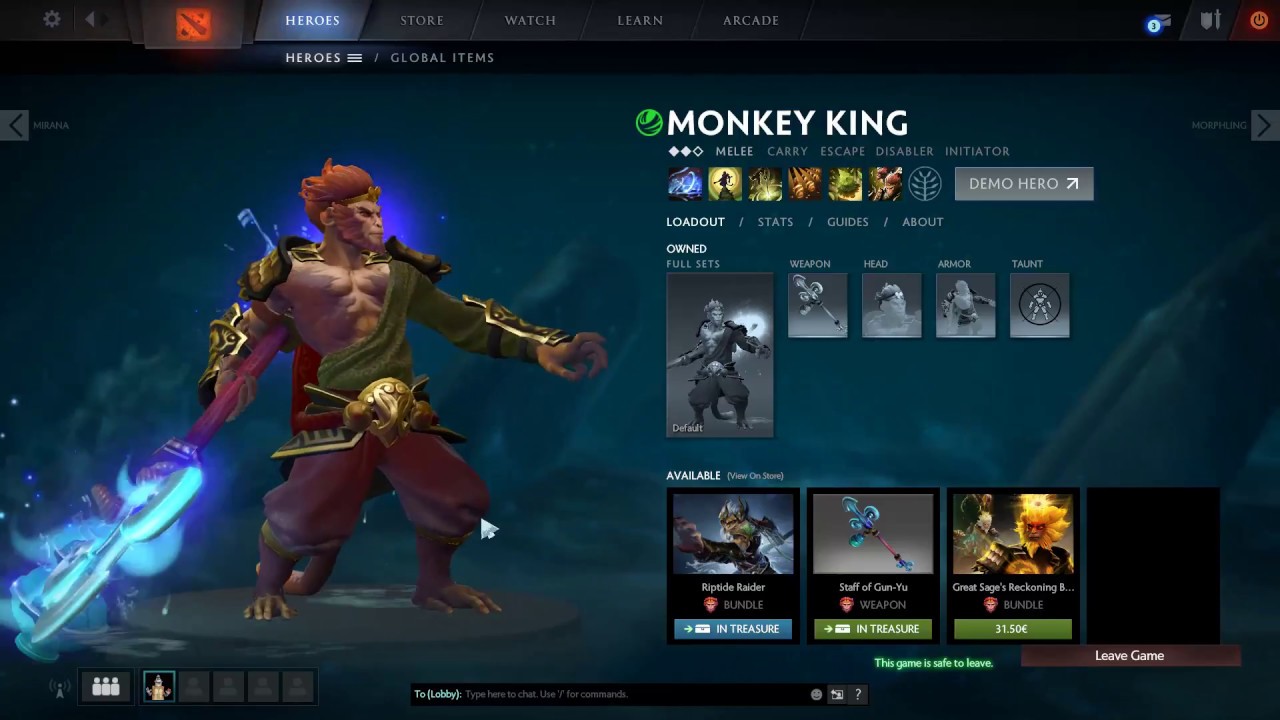Screen dimensions: 1280x720
Task: Go to the Learn tab
Action: click(x=640, y=20)
